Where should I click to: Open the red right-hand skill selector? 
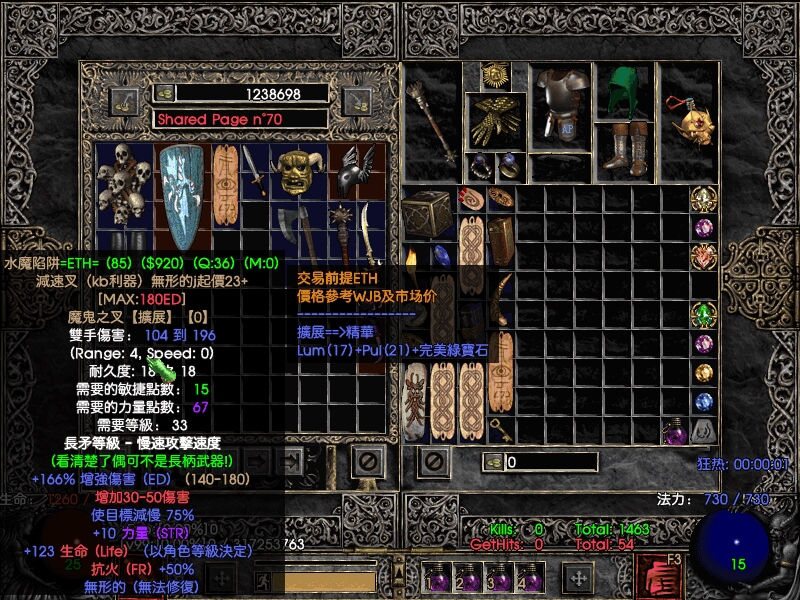point(656,577)
